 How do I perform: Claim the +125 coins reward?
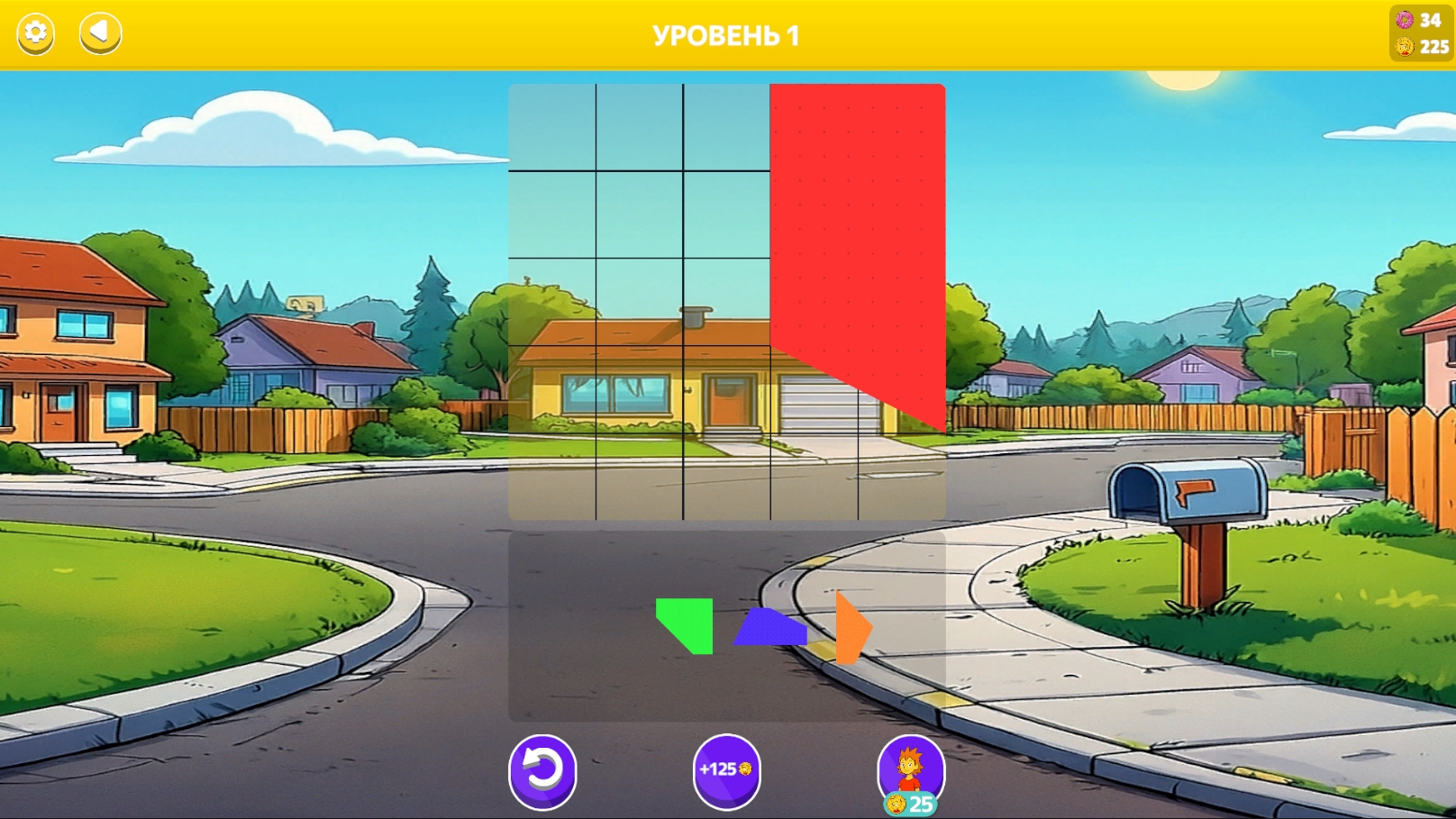[727, 772]
